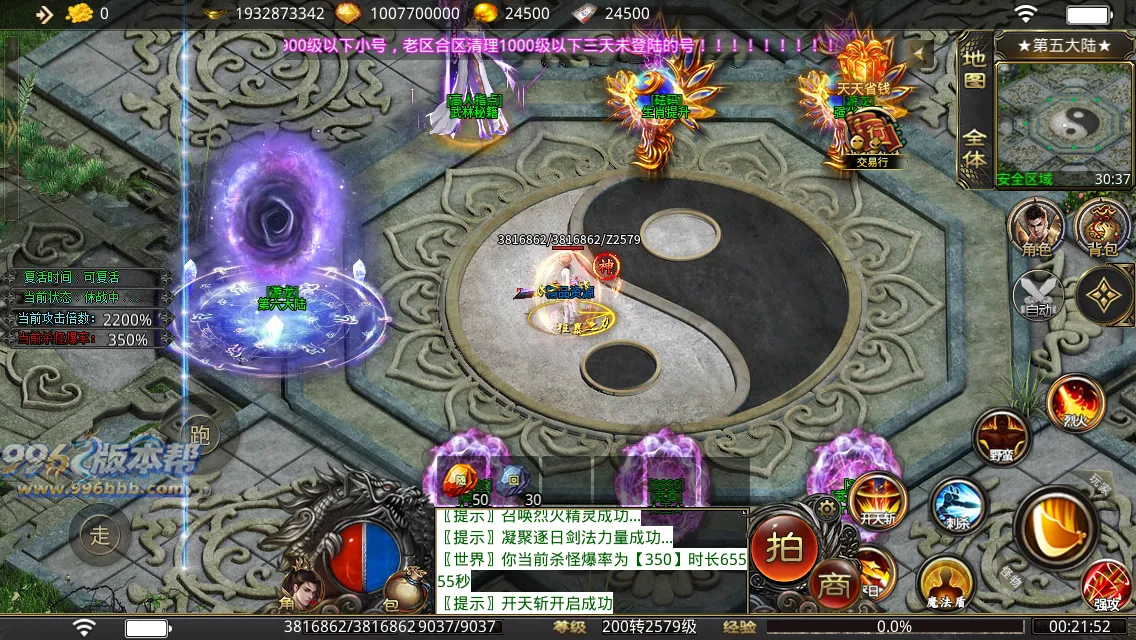The width and height of the screenshot is (1136, 640).
Task: Activate the 野蛮 charge skill
Action: [x=1002, y=438]
